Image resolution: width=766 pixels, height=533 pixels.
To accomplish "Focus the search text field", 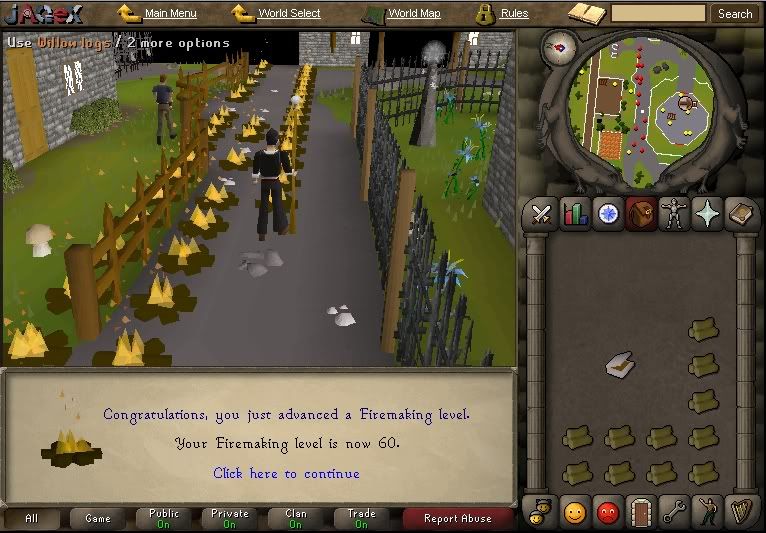I will tap(658, 14).
